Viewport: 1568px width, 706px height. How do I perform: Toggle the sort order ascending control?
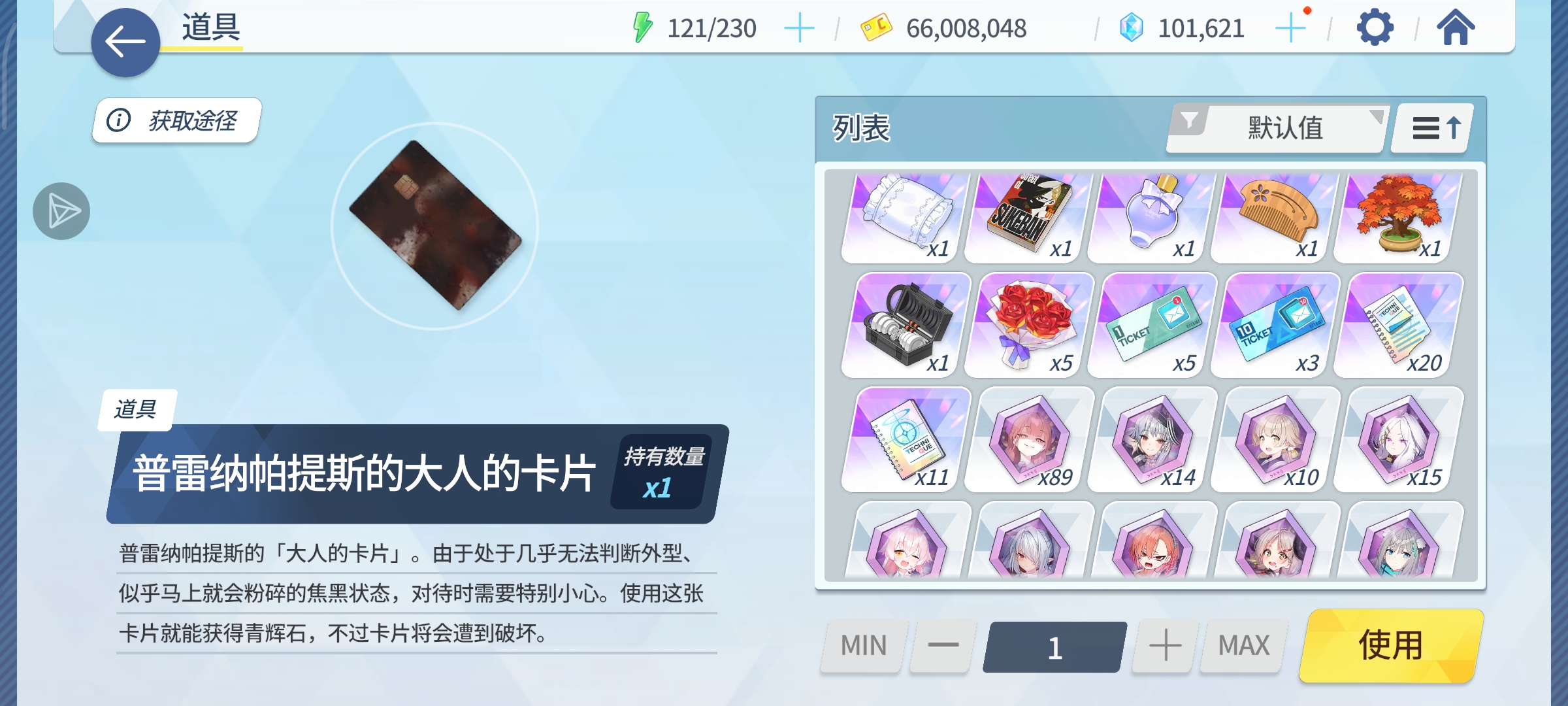click(x=1429, y=128)
